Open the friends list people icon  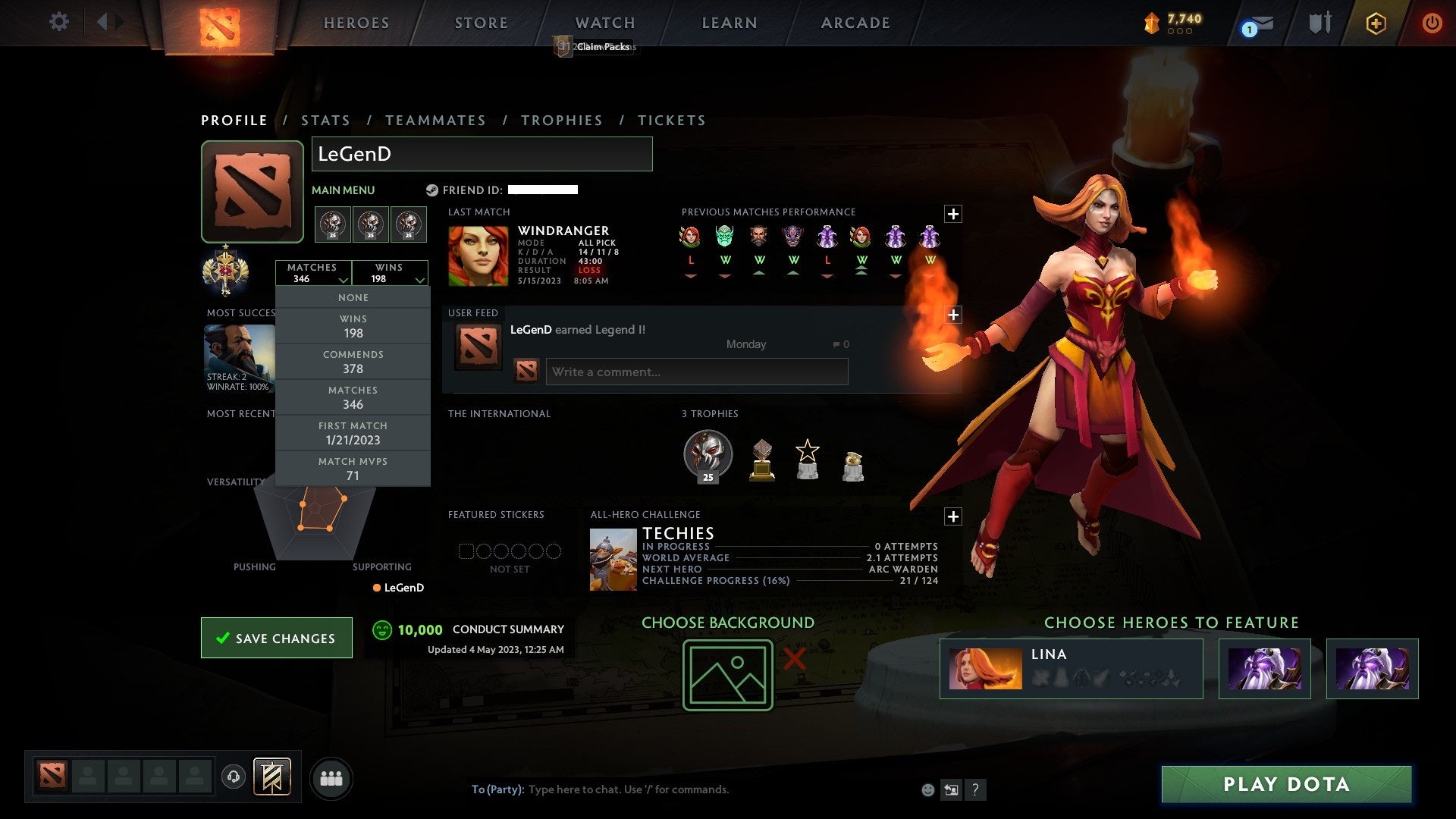click(x=331, y=777)
